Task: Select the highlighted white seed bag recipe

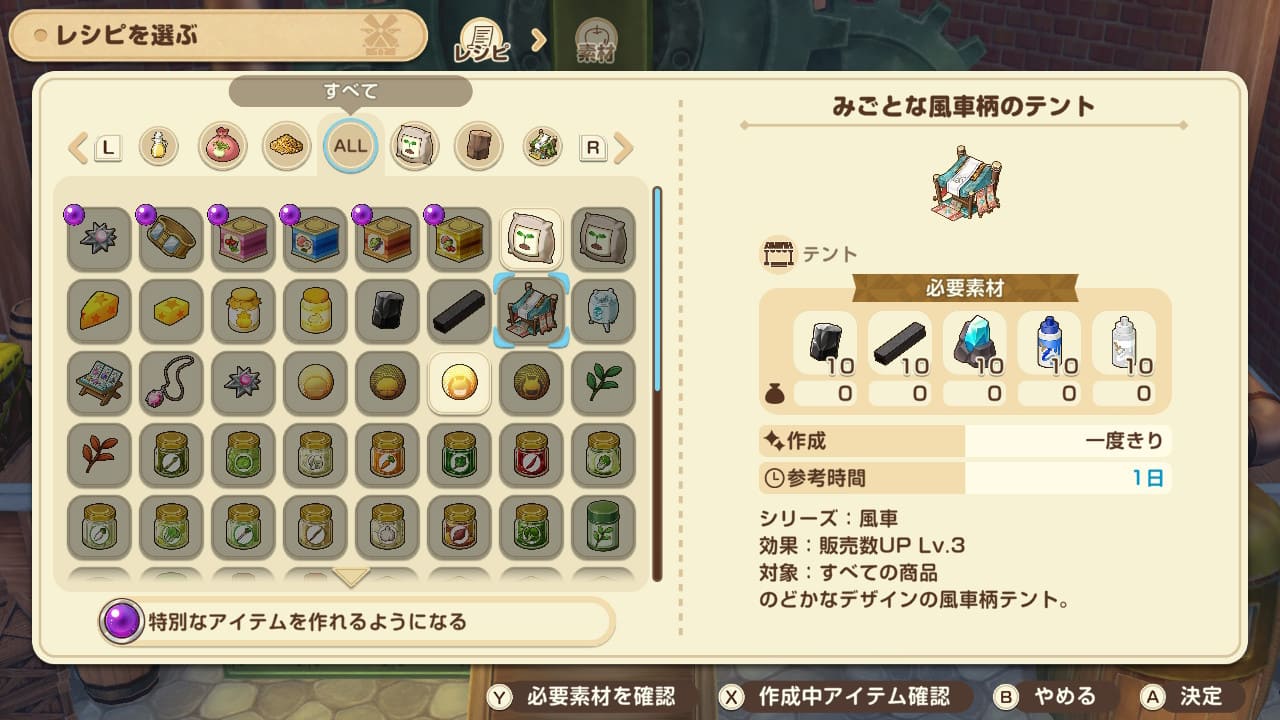Action: click(531, 239)
